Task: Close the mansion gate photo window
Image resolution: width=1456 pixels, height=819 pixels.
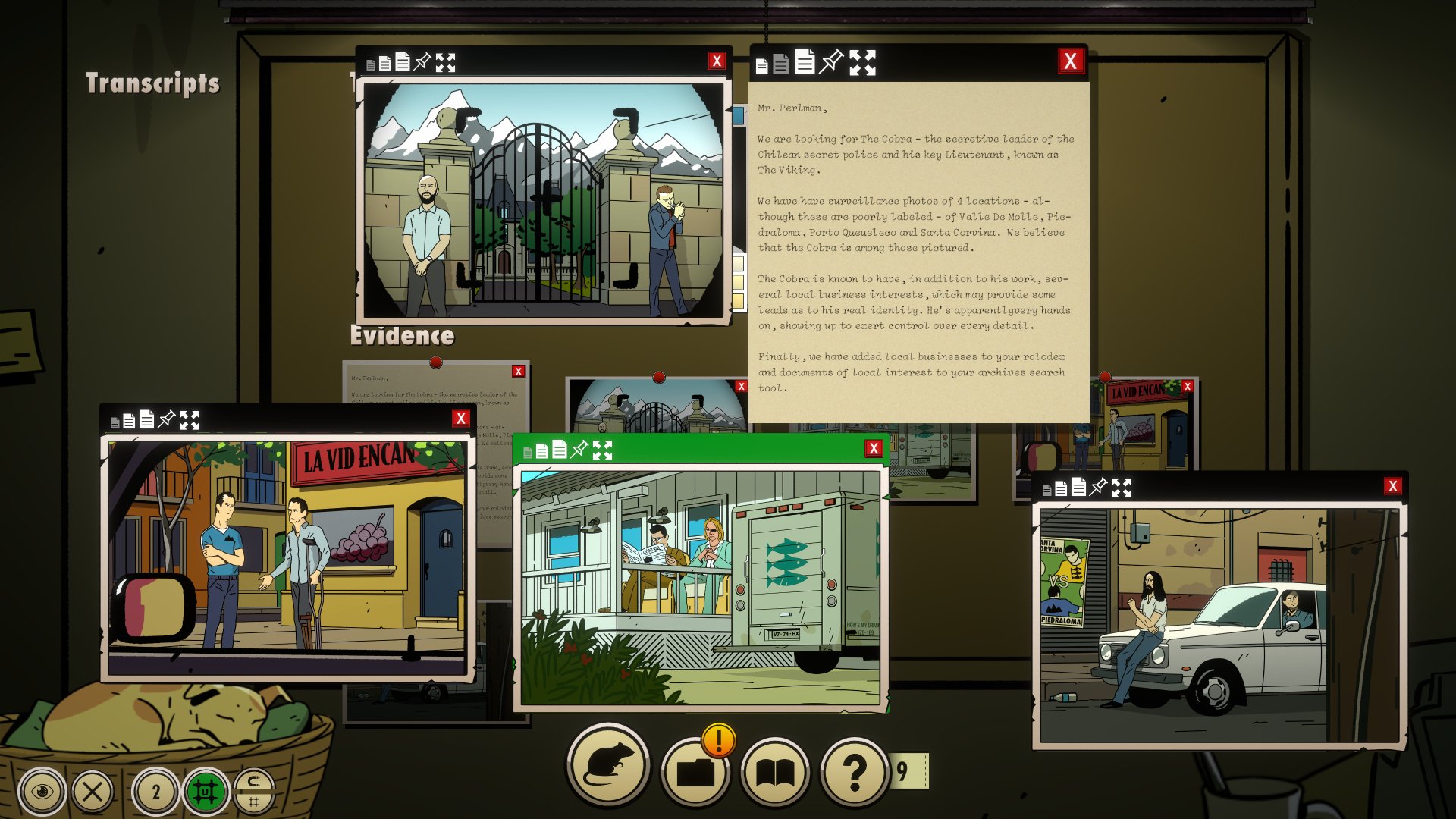Action: 716,61
